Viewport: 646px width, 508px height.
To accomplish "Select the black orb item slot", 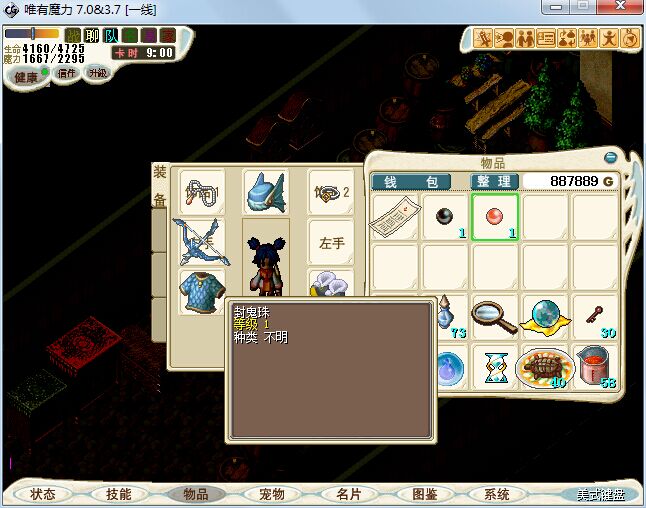I will 445,217.
